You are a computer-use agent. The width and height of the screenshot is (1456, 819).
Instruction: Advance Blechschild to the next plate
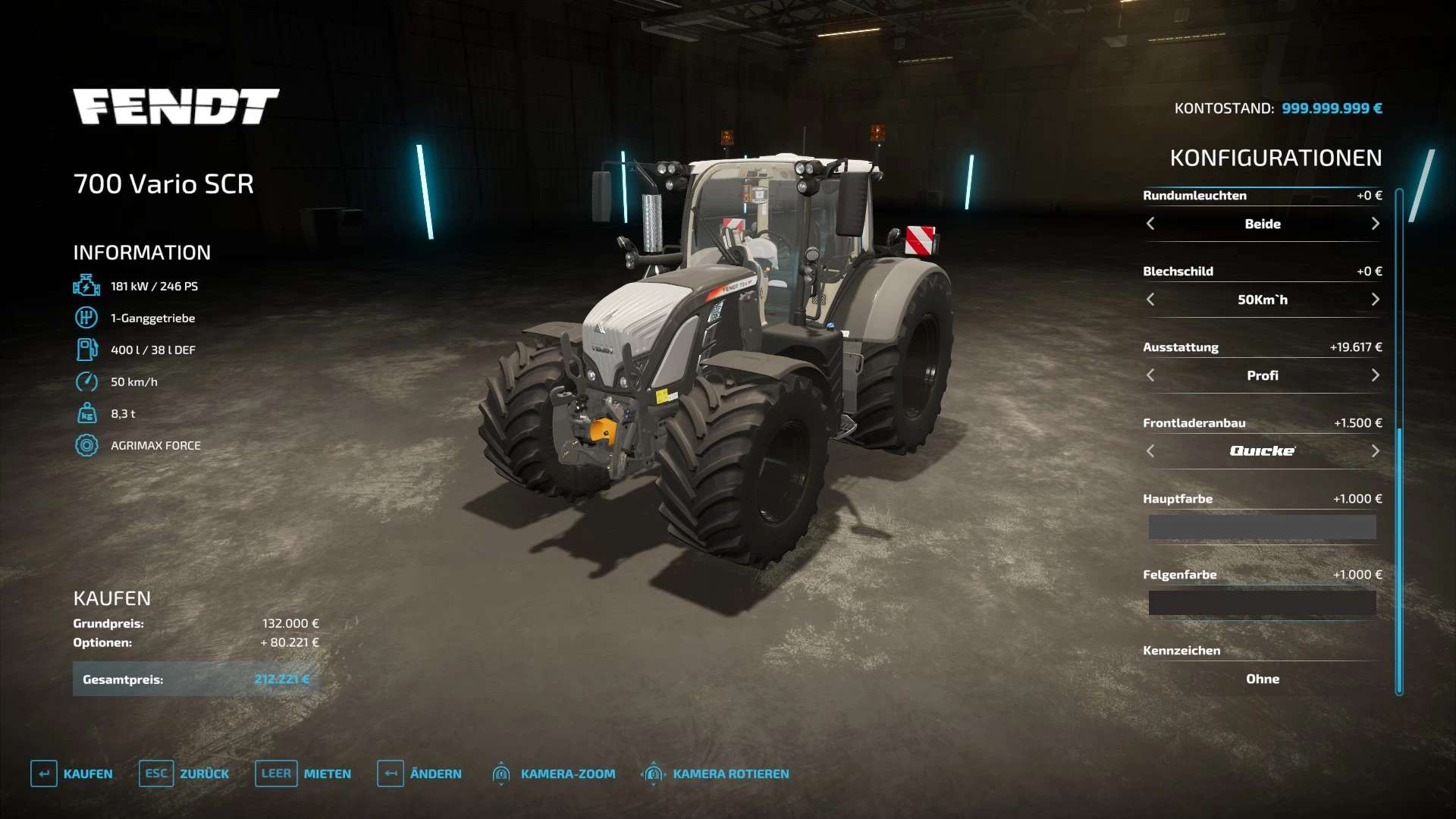coord(1375,300)
